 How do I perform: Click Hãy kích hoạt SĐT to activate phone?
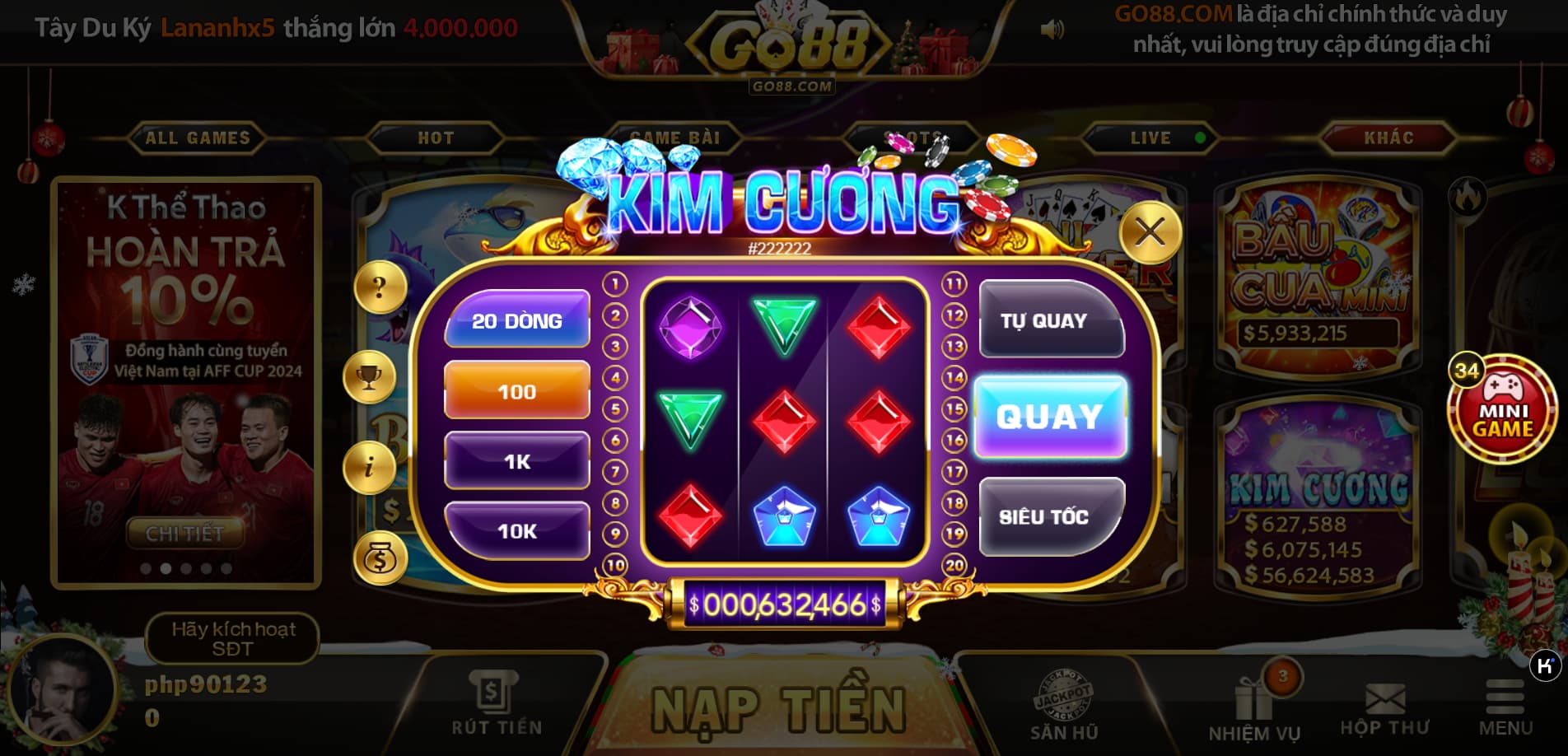pos(232,639)
